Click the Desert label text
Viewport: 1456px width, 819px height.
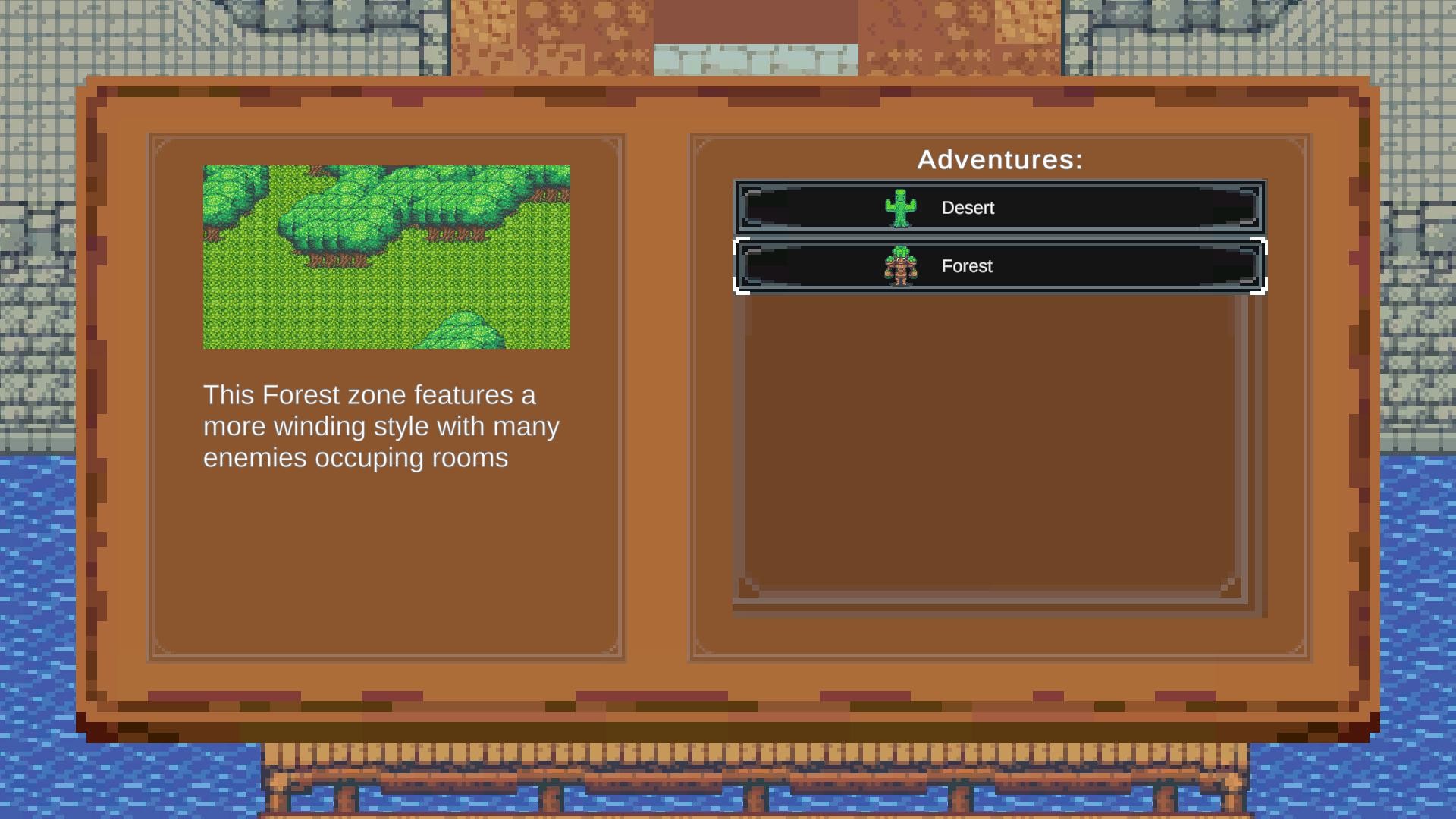coord(968,207)
